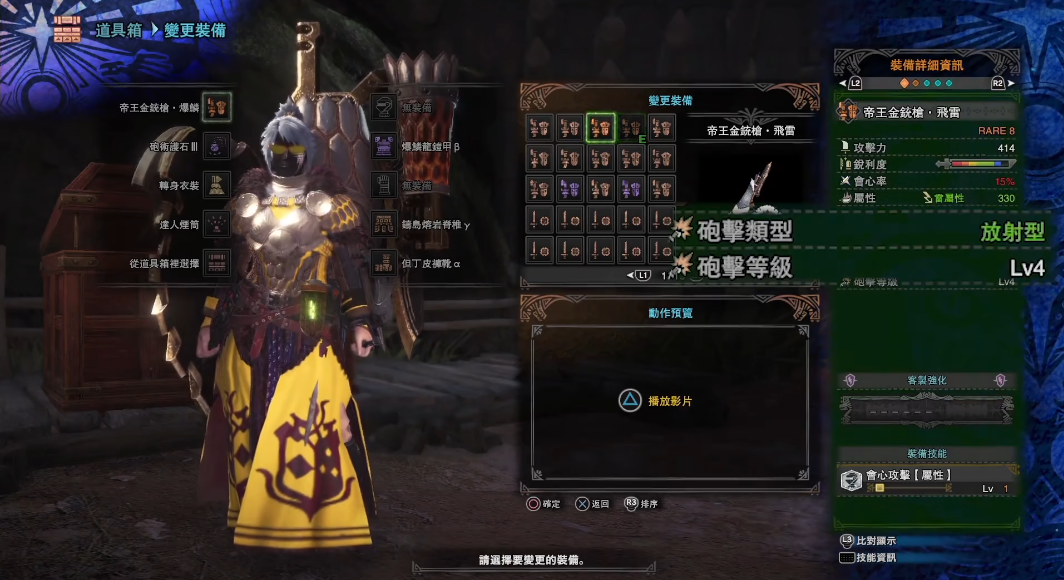Select the 達人煙筒 tool slot
This screenshot has width=1064, height=580.
pos(217,224)
